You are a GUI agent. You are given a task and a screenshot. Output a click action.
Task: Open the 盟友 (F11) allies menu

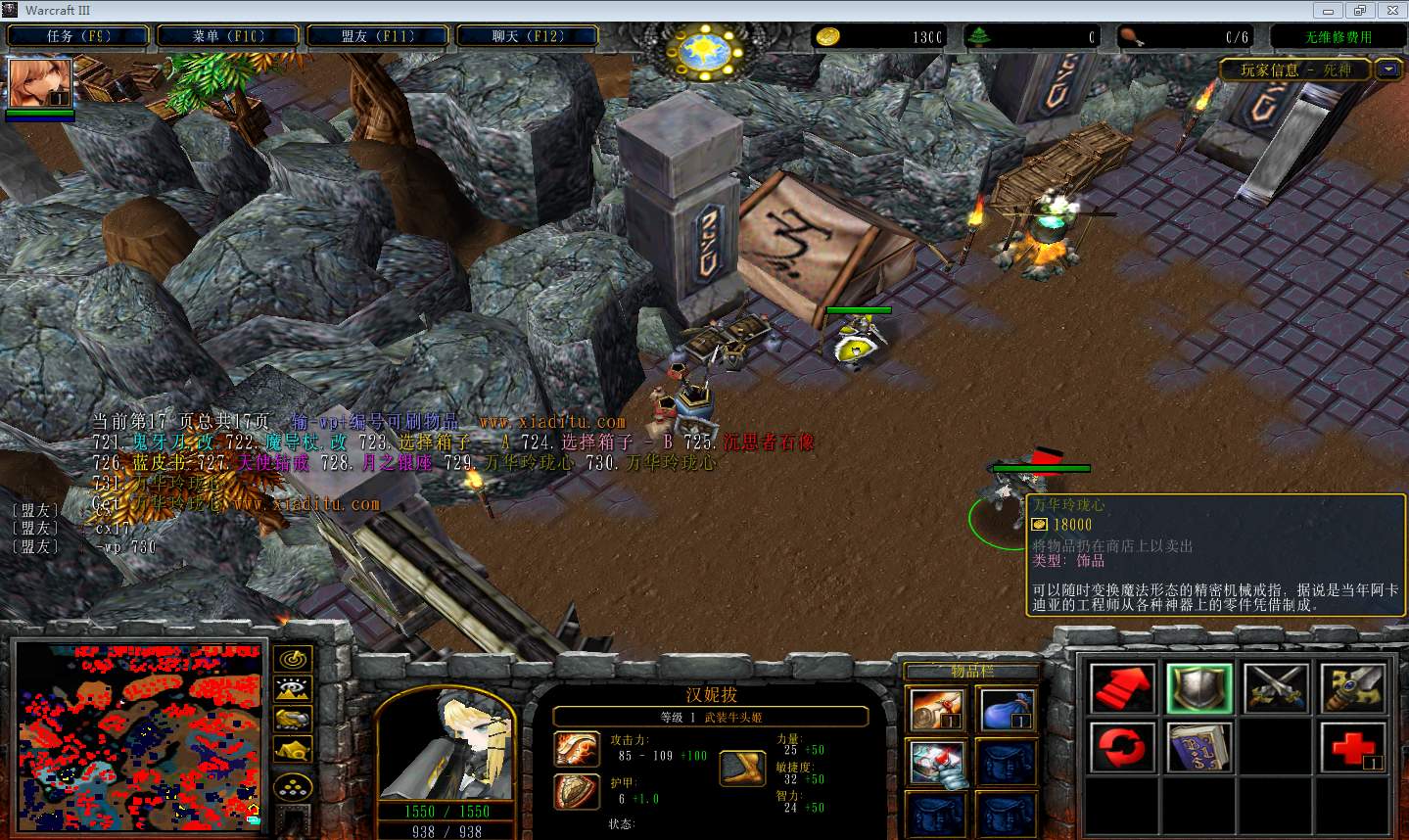[378, 36]
